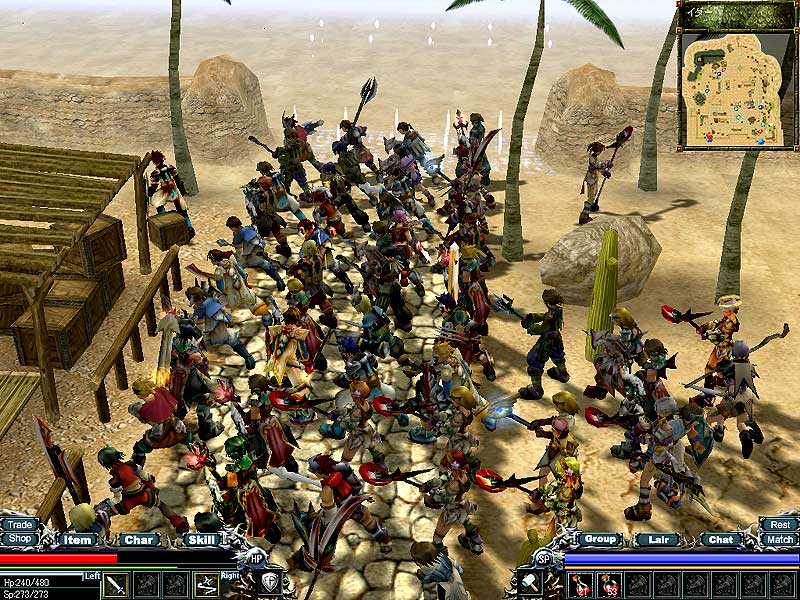800x600 pixels.
Task: Open the Chat window
Action: 720,540
